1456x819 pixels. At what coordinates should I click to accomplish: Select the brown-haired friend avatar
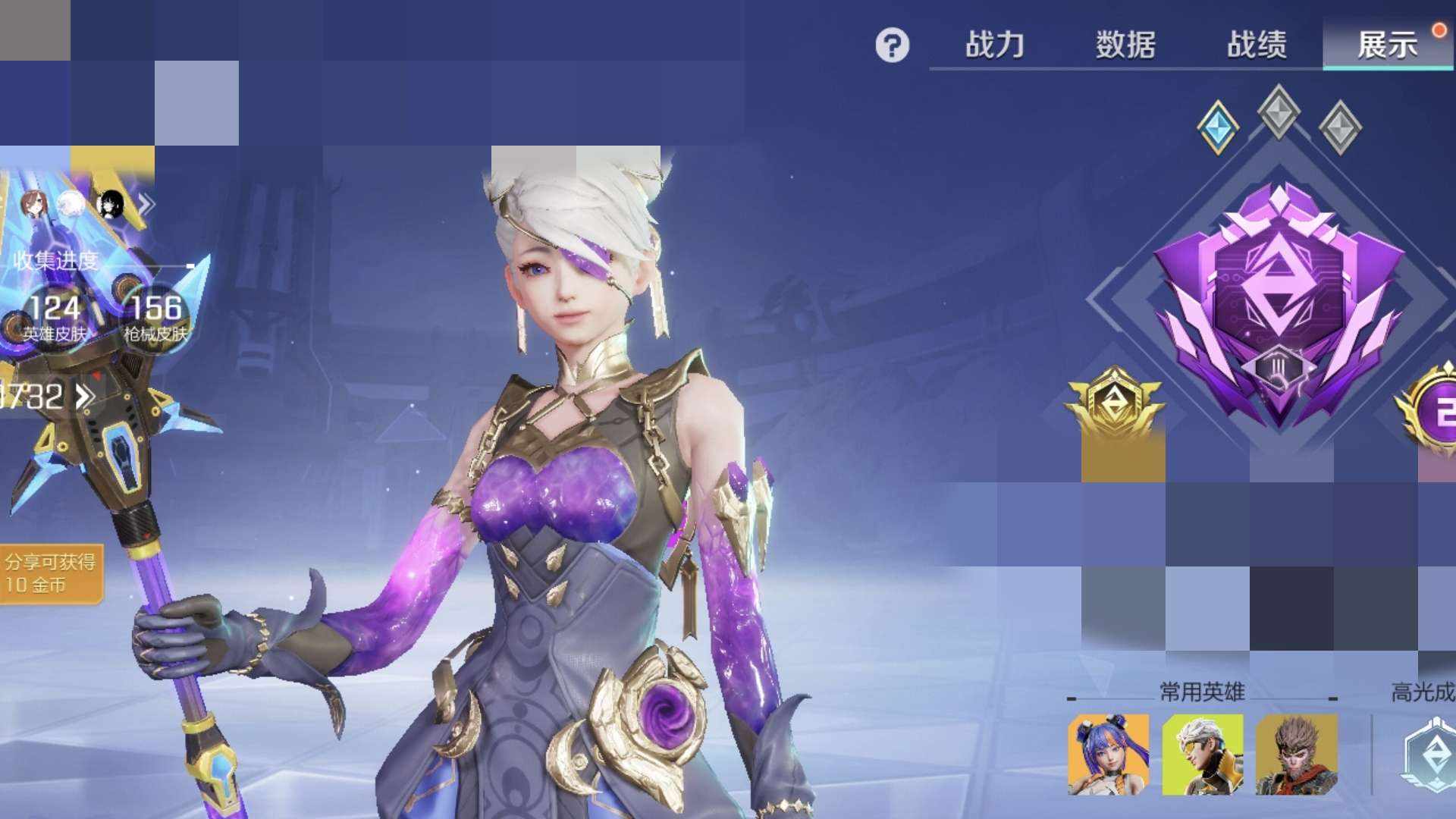click(x=34, y=205)
